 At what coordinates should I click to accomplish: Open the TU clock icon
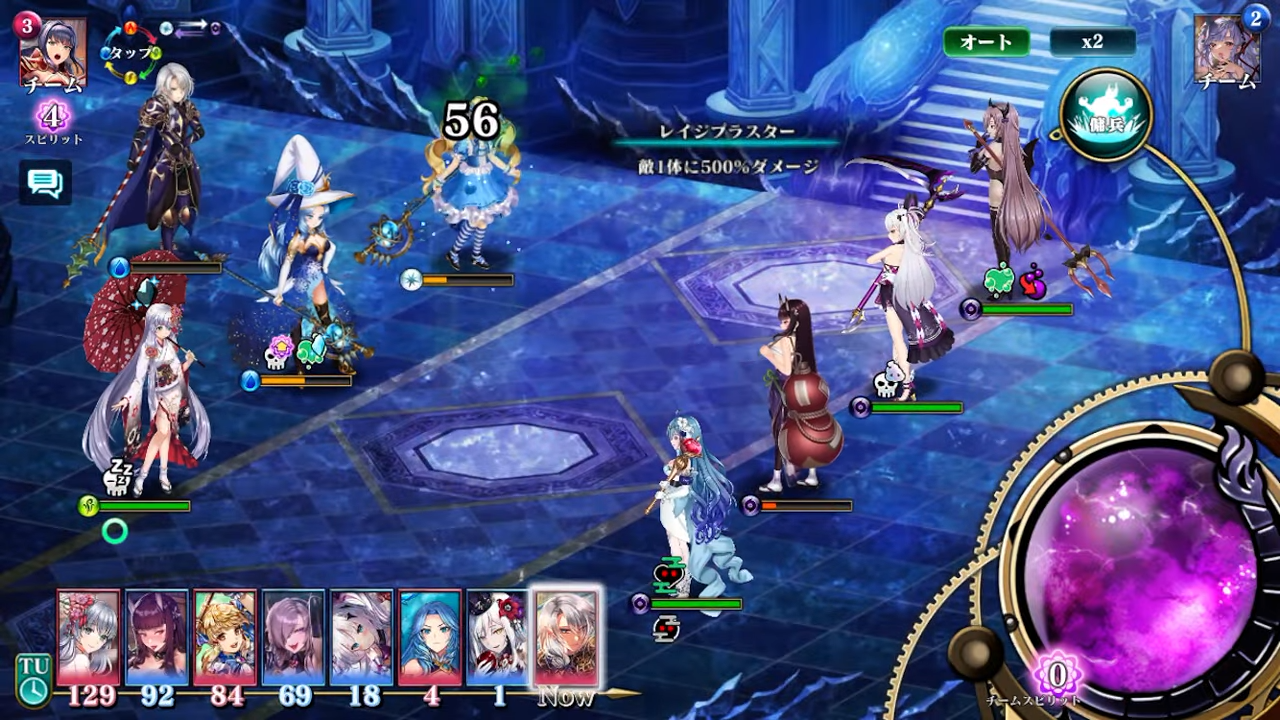32,679
